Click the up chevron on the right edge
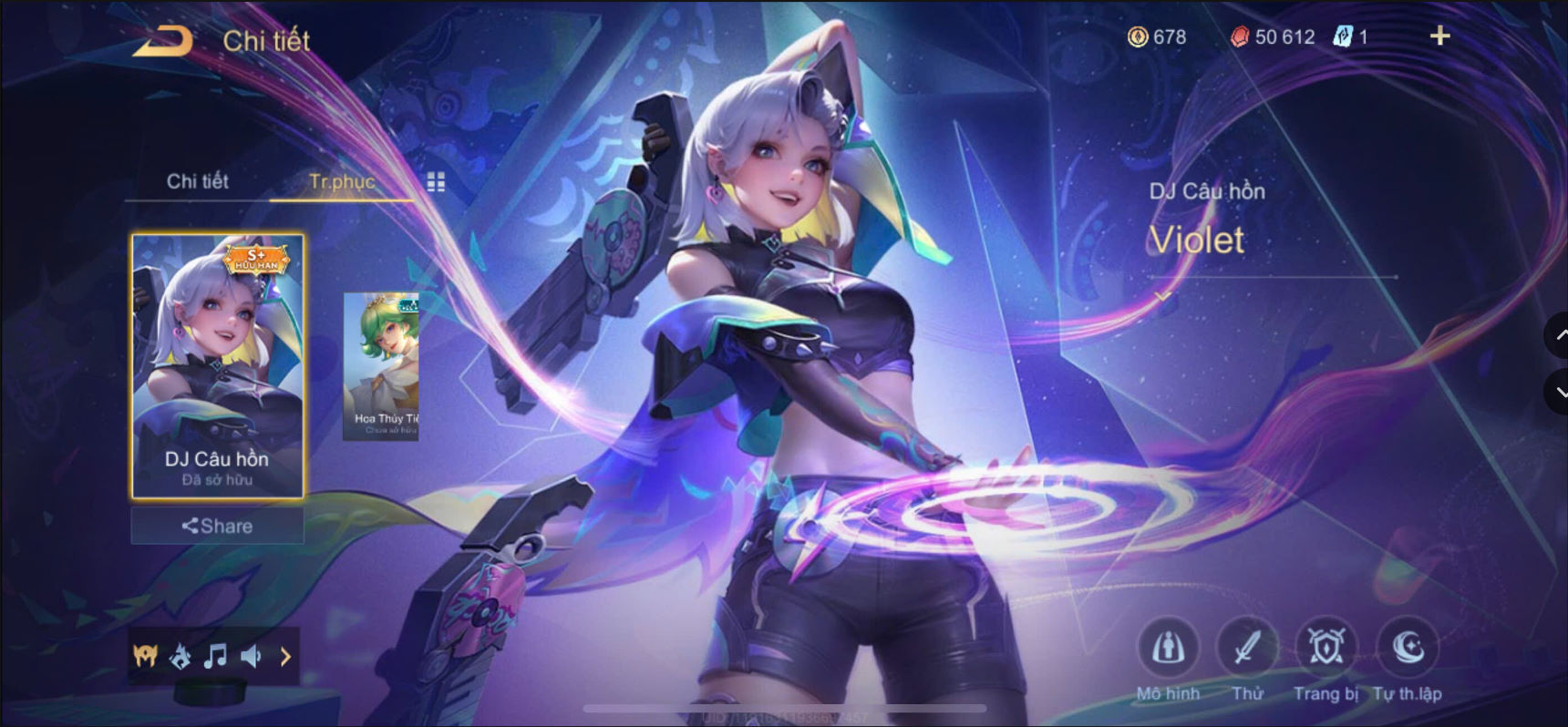1568x727 pixels. click(x=1559, y=335)
